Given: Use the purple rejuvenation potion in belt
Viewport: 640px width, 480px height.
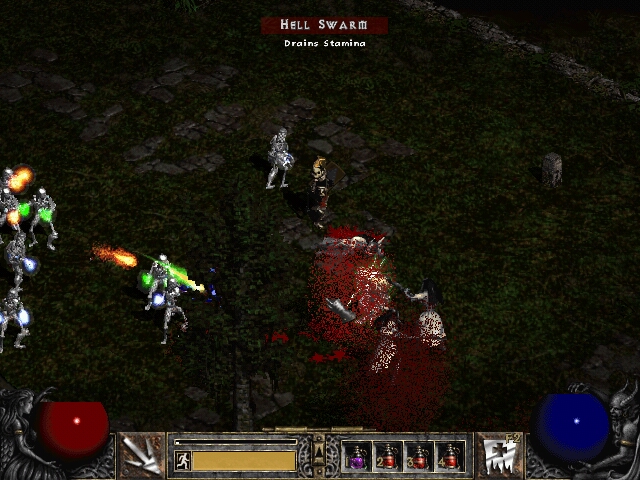Looking at the screenshot, I should (x=357, y=457).
